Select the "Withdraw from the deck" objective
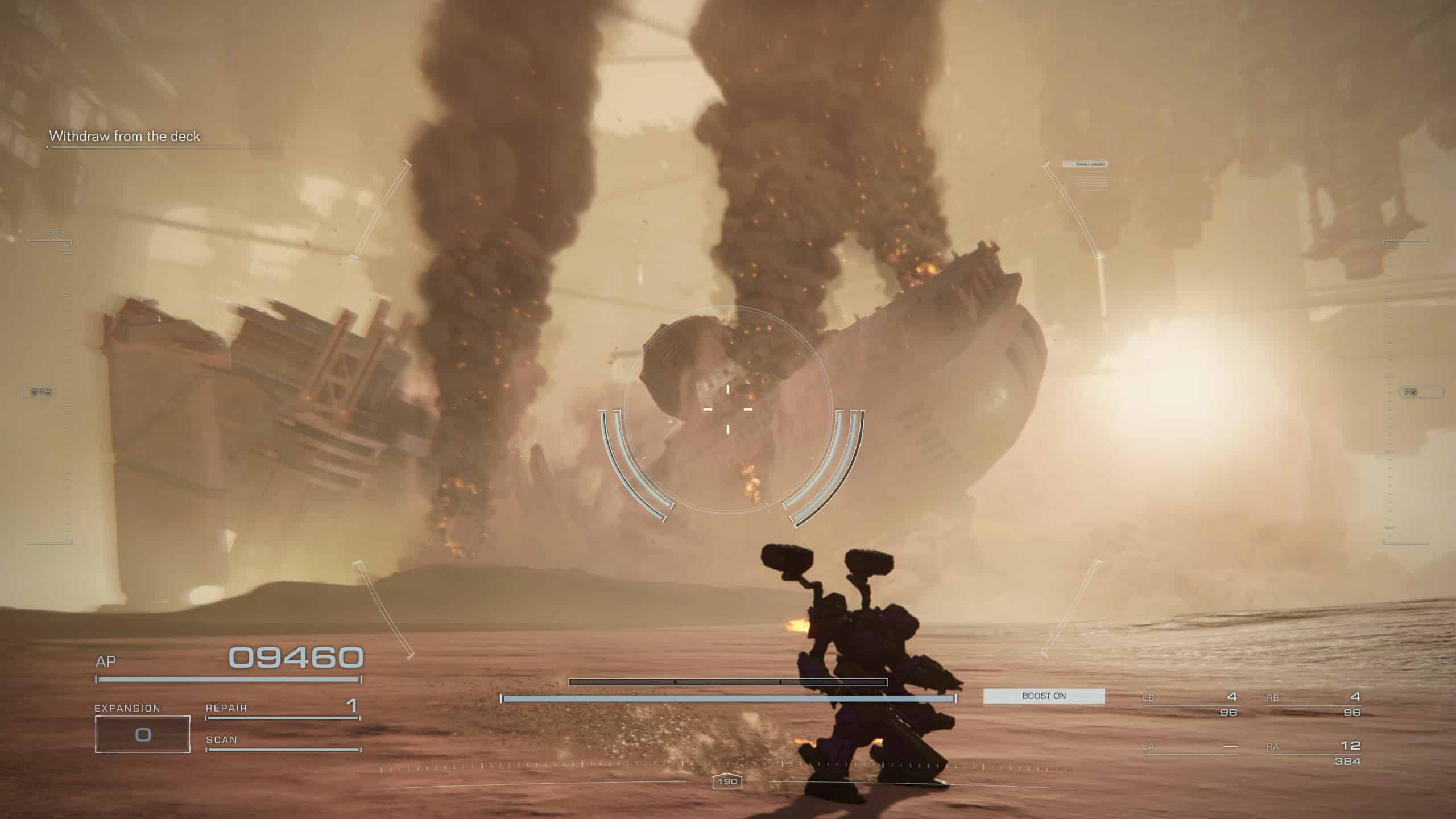The image size is (1456, 819). (x=125, y=136)
